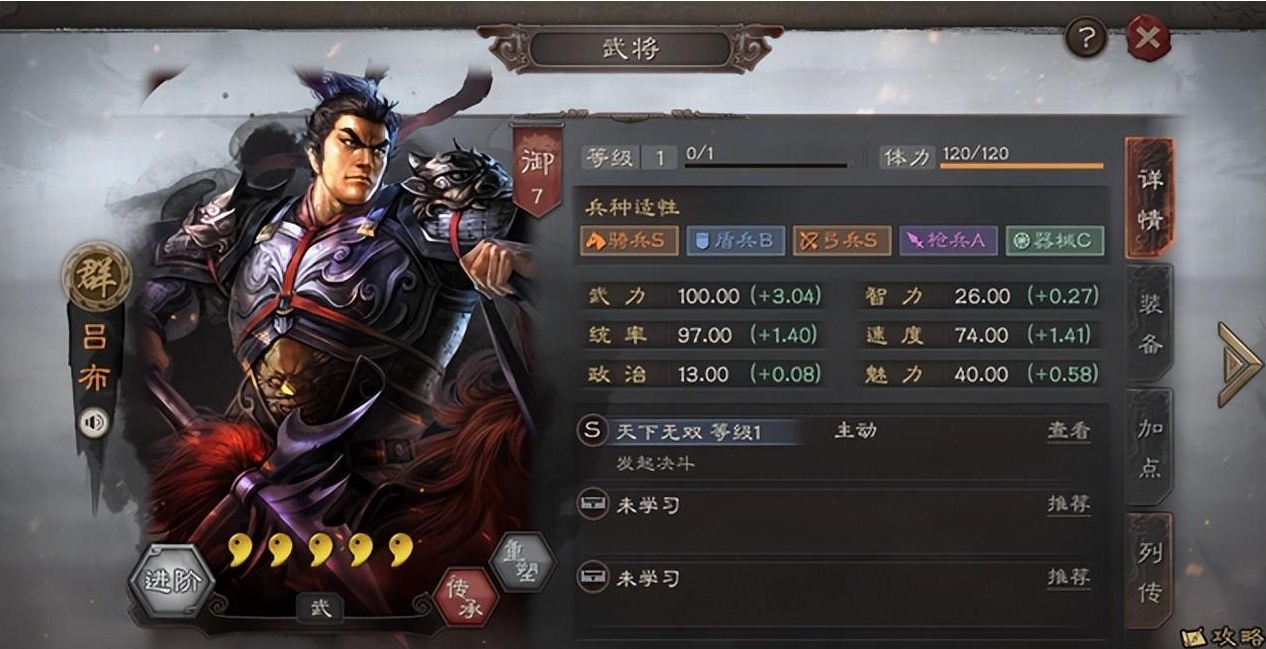Image resolution: width=1266 pixels, height=649 pixels.
Task: Switch to the 加点 stat points tab
Action: [x=1149, y=446]
